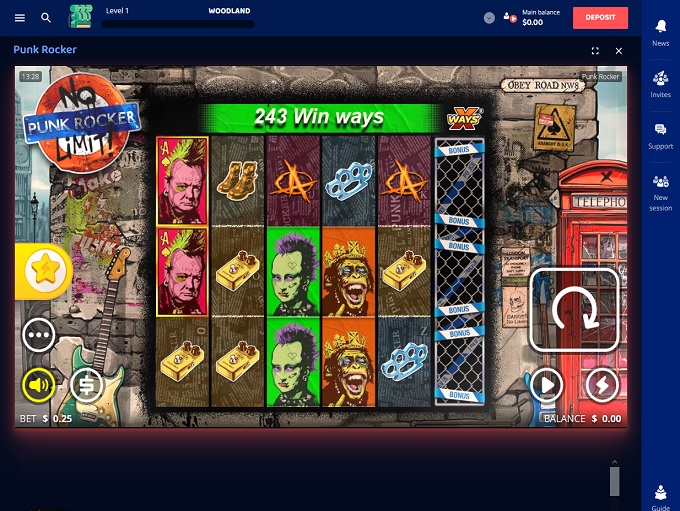Viewport: 680px width, 511px height.
Task: Toggle turbo mode with the lightning bolt button
Action: pos(602,385)
